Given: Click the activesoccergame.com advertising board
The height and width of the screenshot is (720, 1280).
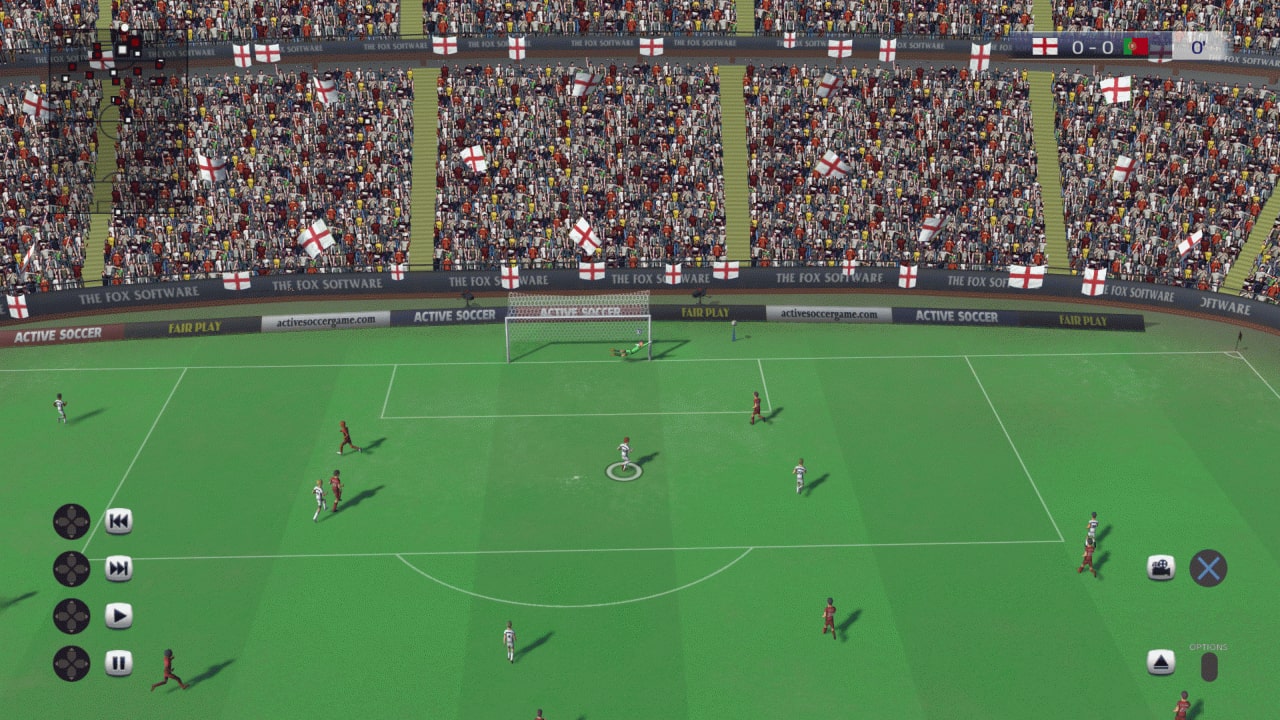Looking at the screenshot, I should coord(325,321).
